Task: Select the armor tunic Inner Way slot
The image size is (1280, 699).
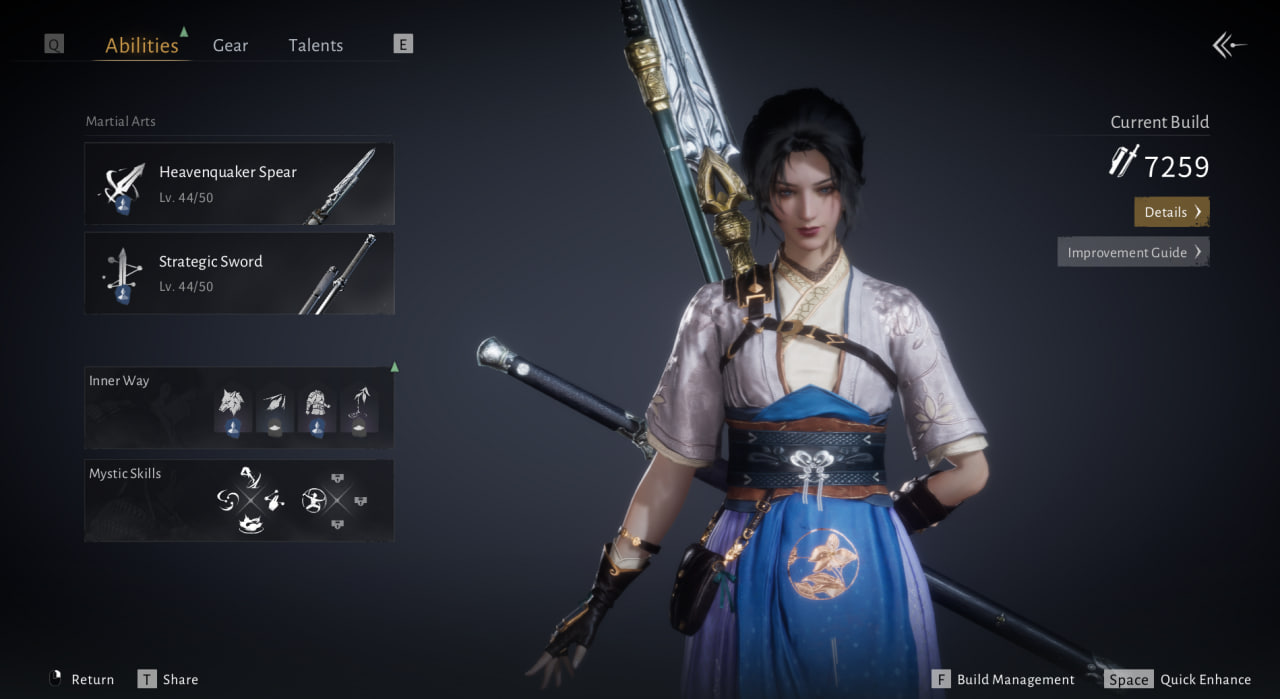Action: pos(316,409)
